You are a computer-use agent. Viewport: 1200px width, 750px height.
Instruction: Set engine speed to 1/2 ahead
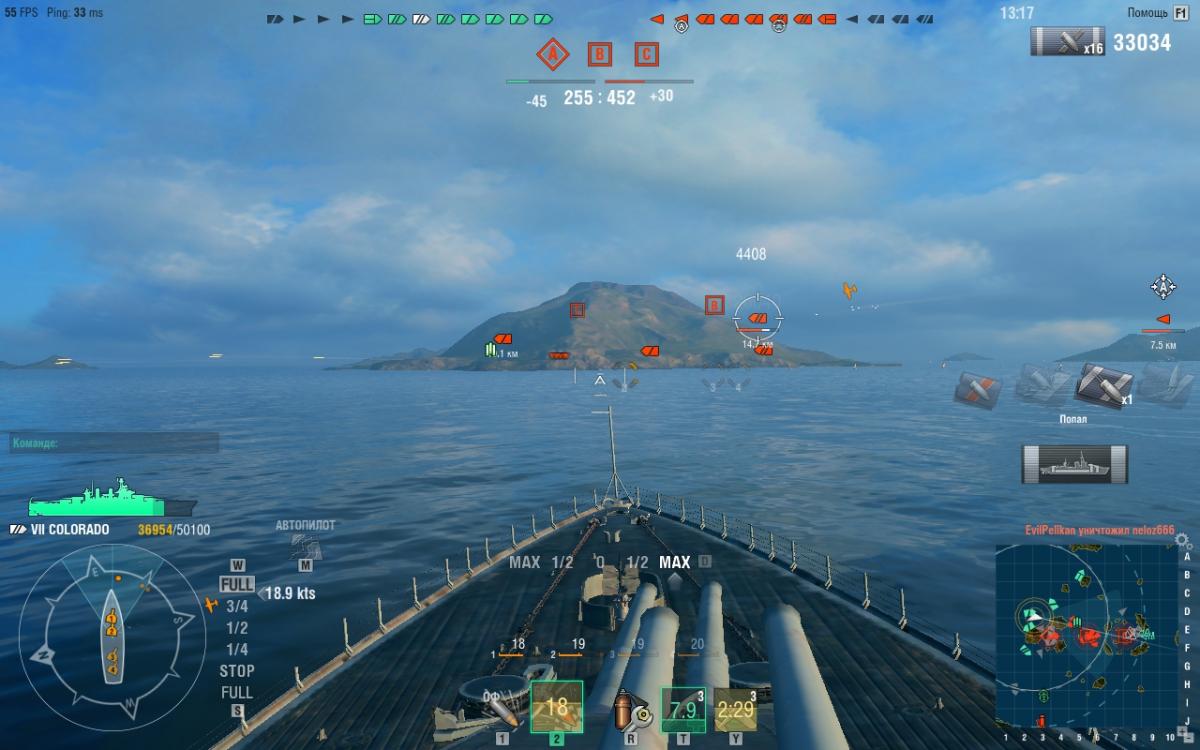click(237, 628)
